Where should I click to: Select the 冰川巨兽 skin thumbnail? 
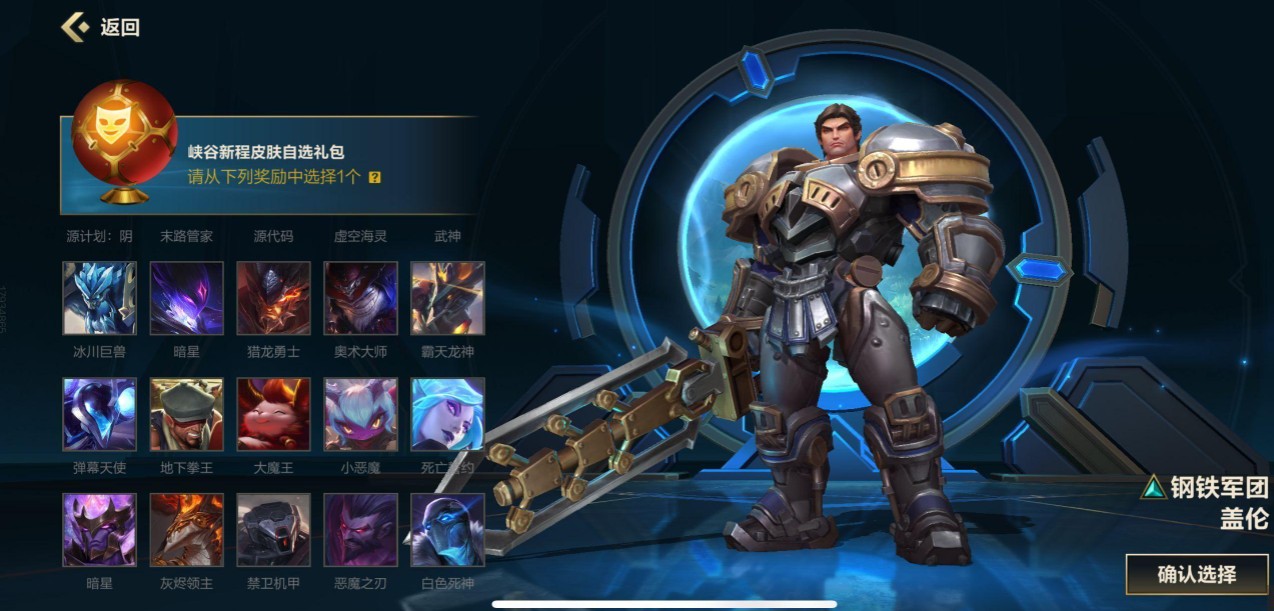click(100, 298)
